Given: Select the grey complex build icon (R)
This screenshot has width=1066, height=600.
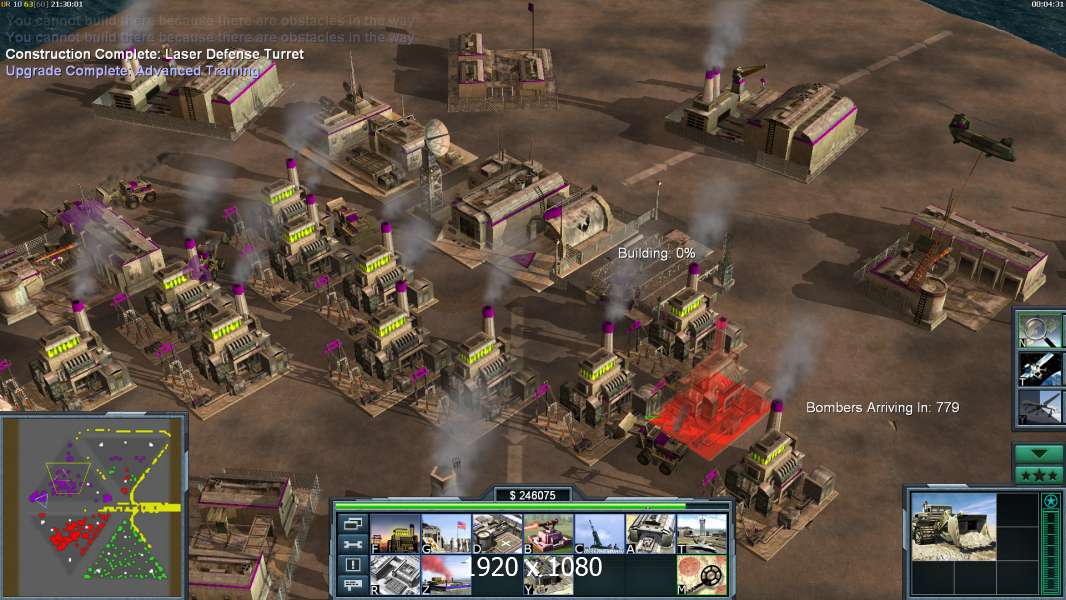Looking at the screenshot, I should tap(395, 575).
